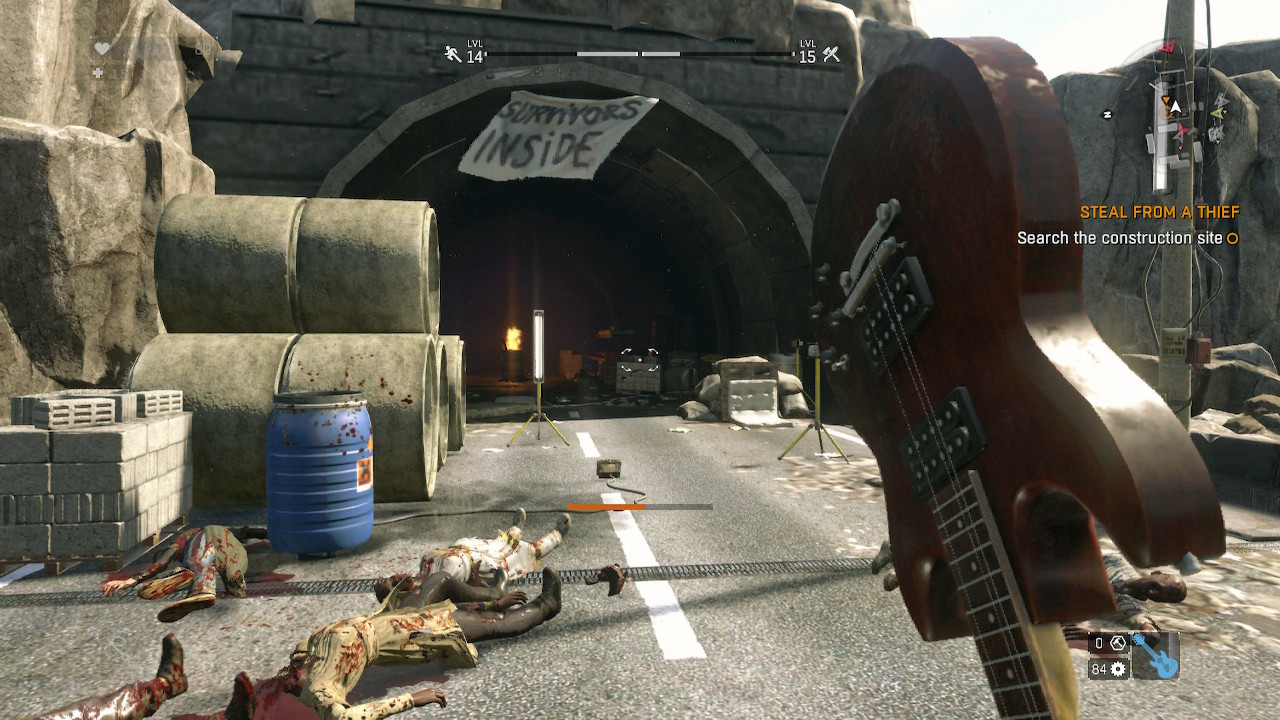Screen dimensions: 1280x720
Task: Click the agility level runner icon
Action: tap(453, 55)
